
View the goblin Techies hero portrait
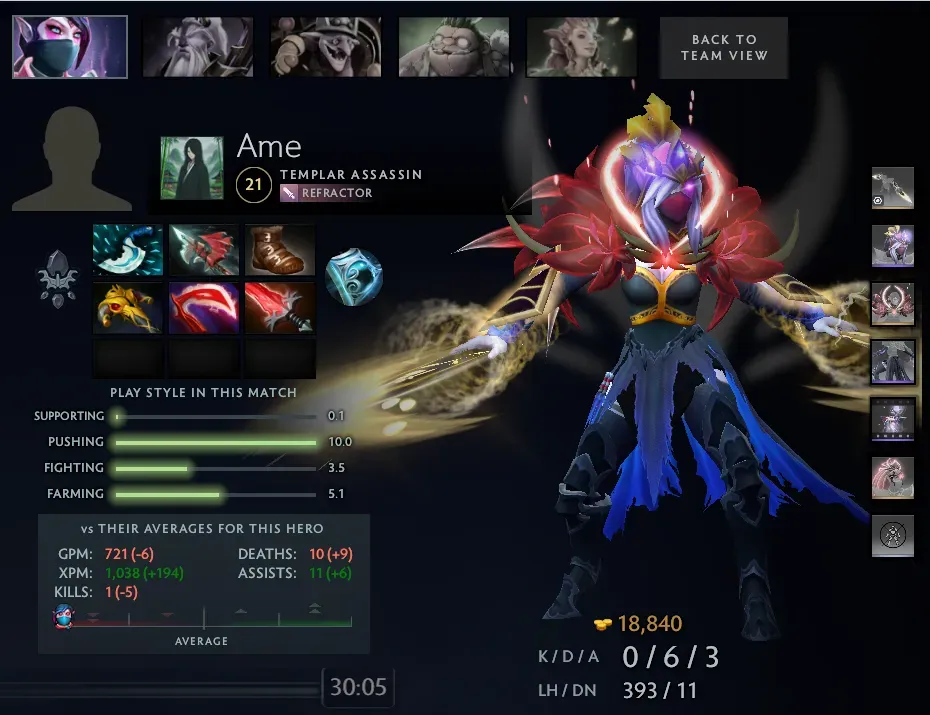326,47
